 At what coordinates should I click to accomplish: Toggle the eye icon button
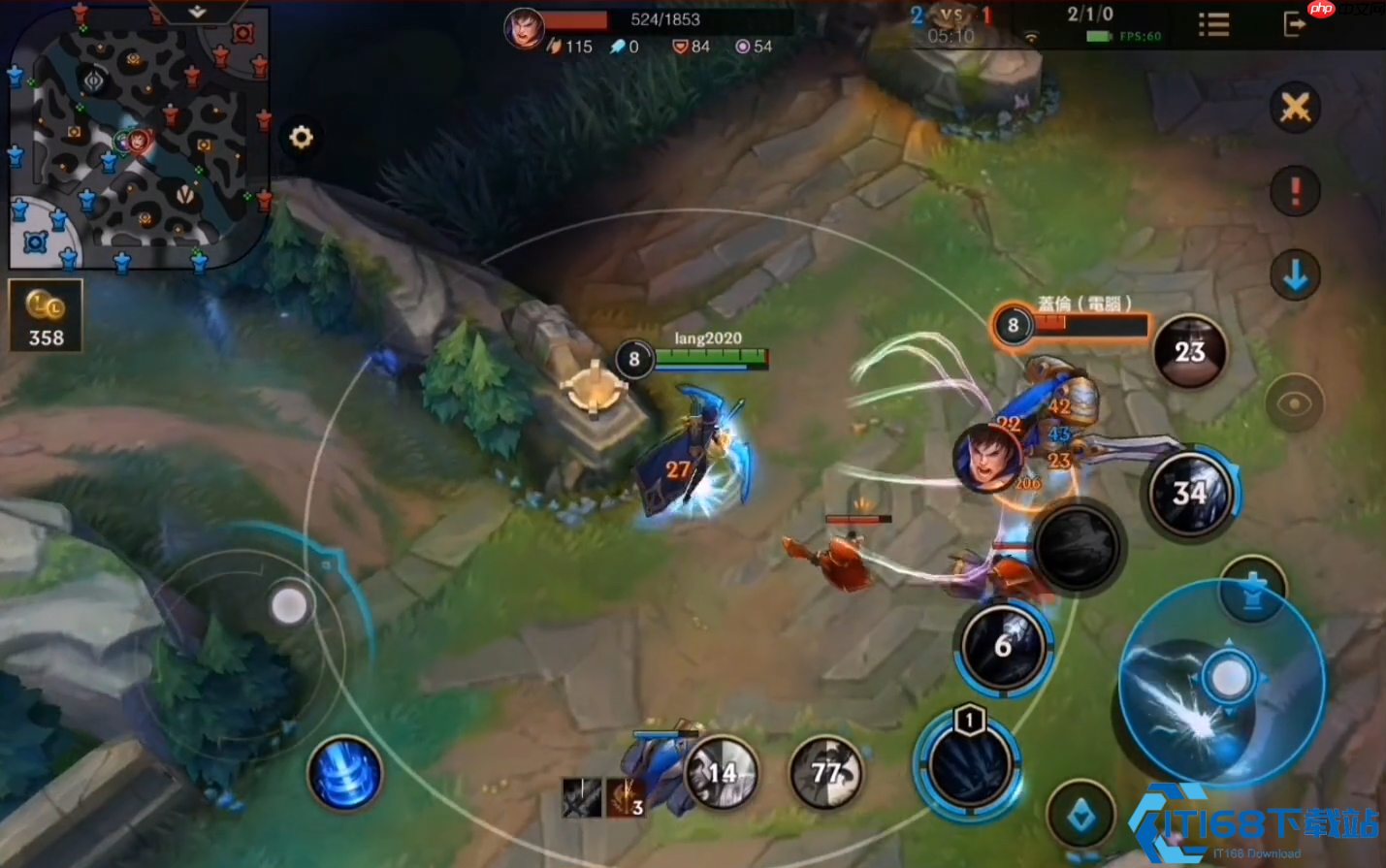[x=1294, y=403]
